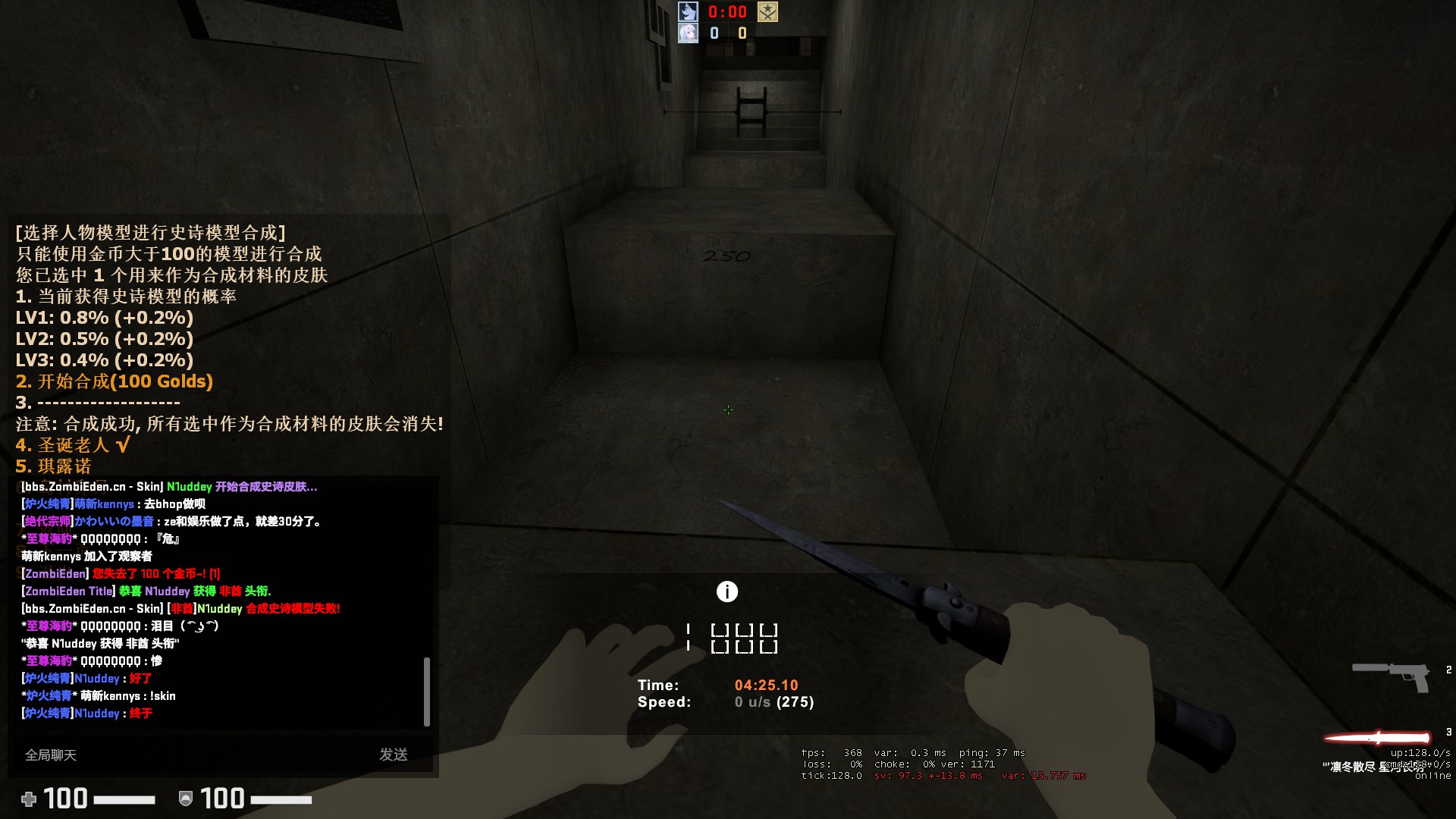This screenshot has width=1456, height=819.
Task: Select the red knife weapon slot
Action: [1378, 737]
